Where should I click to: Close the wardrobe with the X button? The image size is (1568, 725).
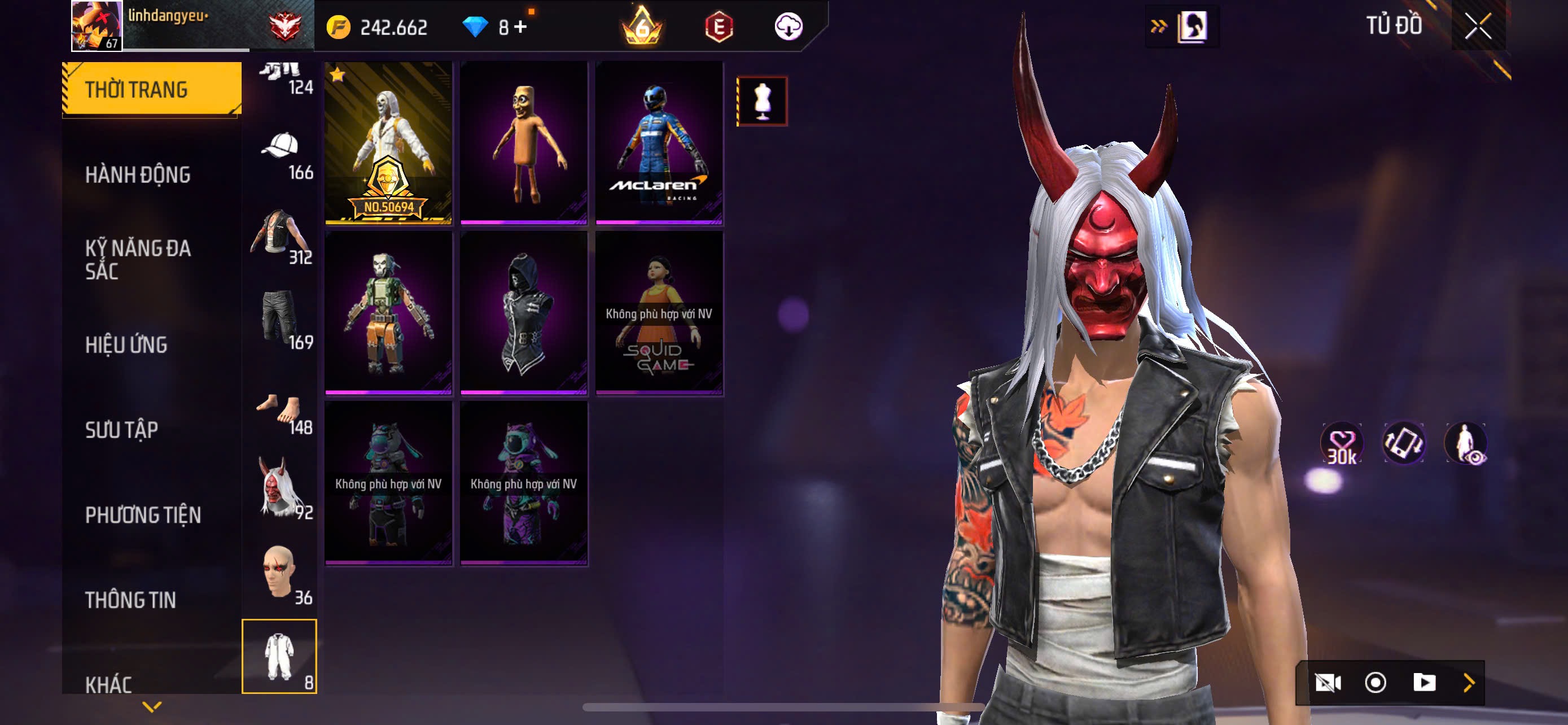point(1477,26)
